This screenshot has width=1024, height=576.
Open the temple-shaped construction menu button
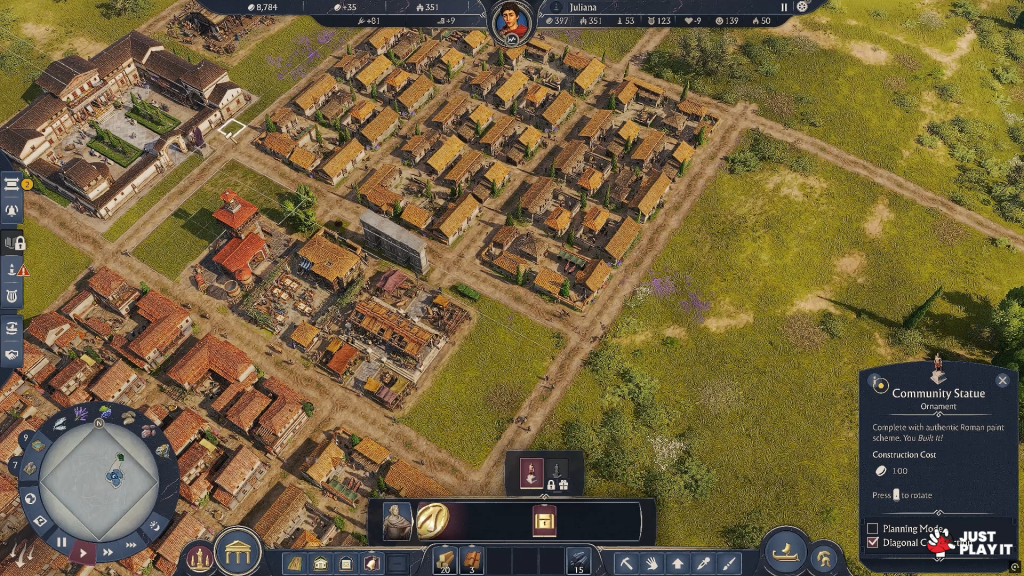coord(238,551)
